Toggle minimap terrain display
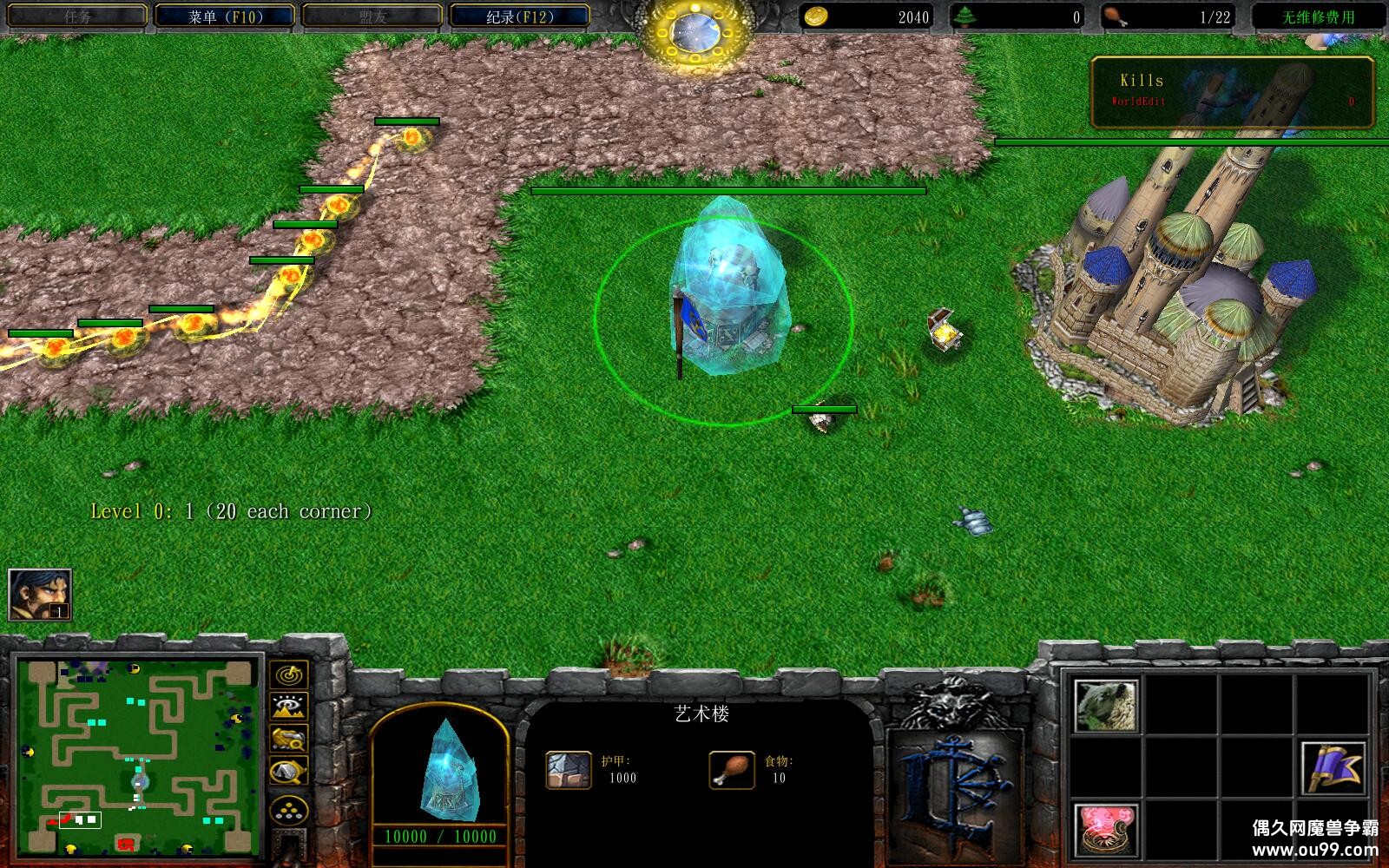 pyautogui.click(x=289, y=707)
